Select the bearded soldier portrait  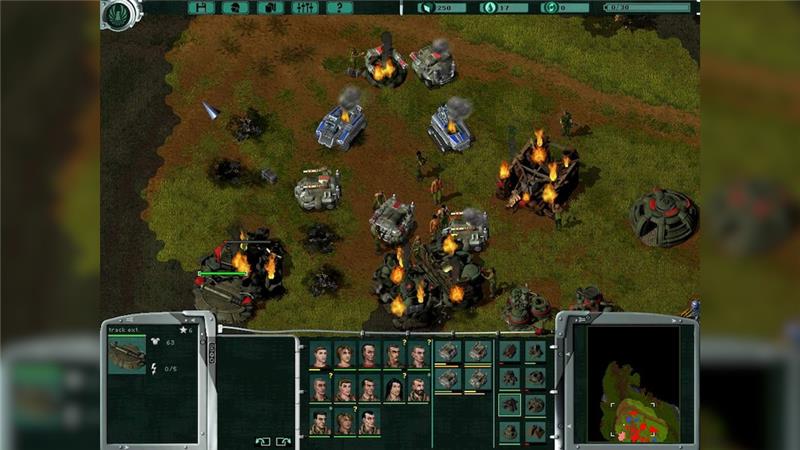[419, 389]
